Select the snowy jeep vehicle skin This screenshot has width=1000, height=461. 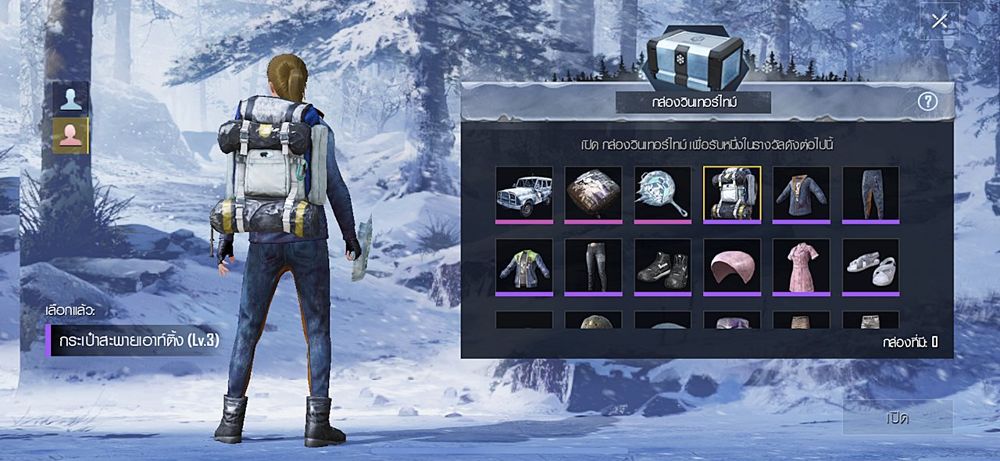coord(524,193)
